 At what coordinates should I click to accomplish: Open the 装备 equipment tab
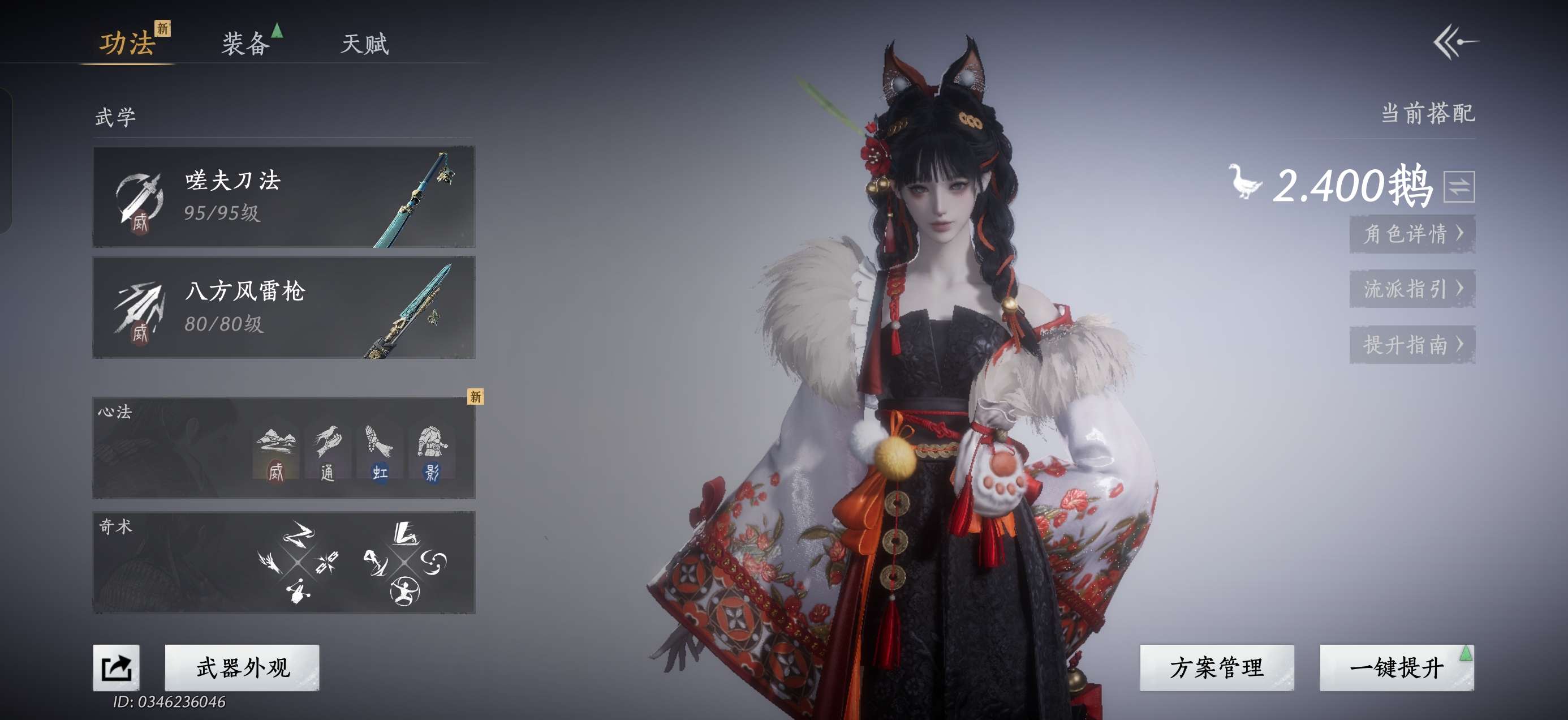click(x=245, y=43)
